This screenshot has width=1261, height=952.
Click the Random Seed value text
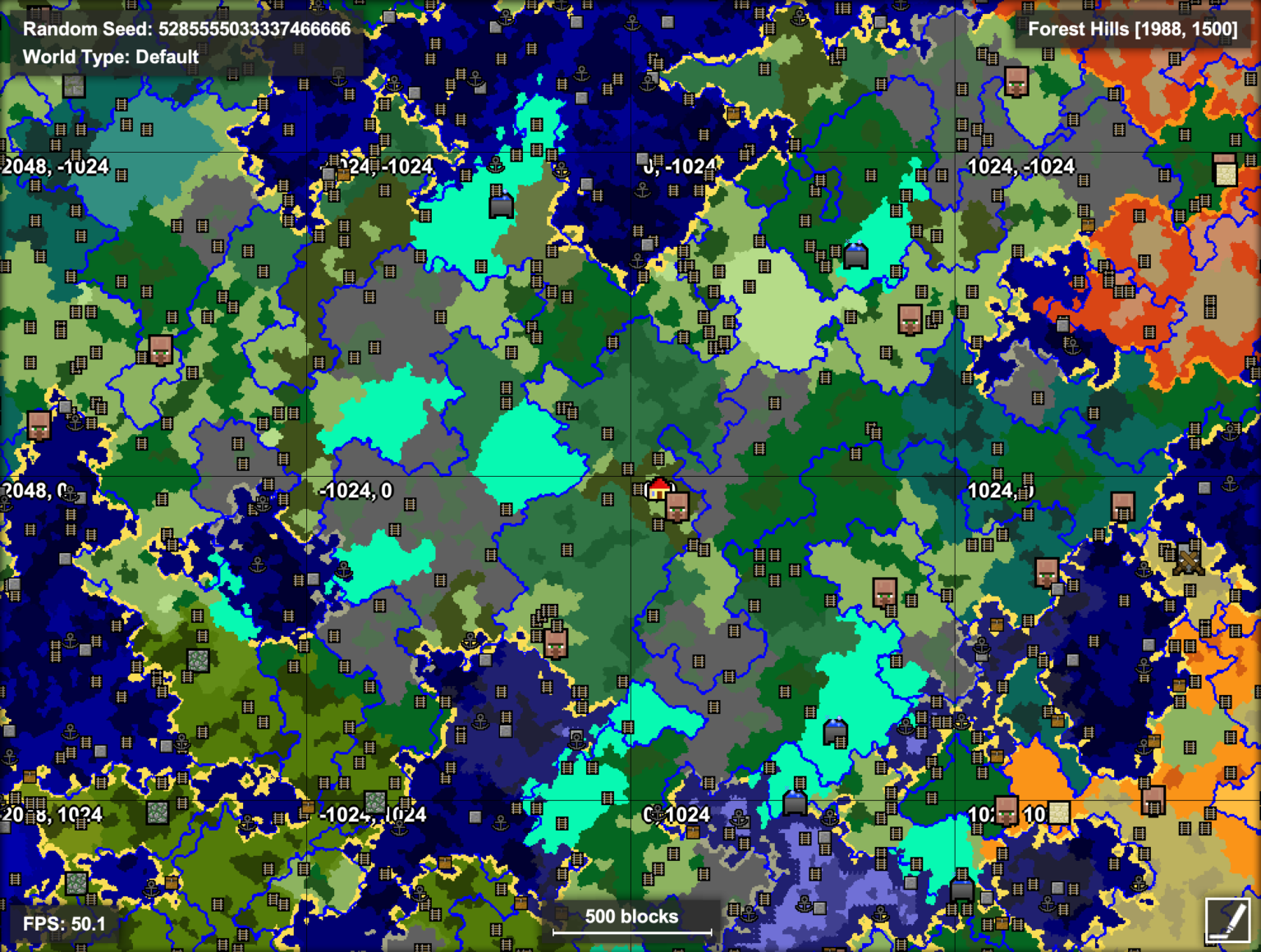(254, 29)
